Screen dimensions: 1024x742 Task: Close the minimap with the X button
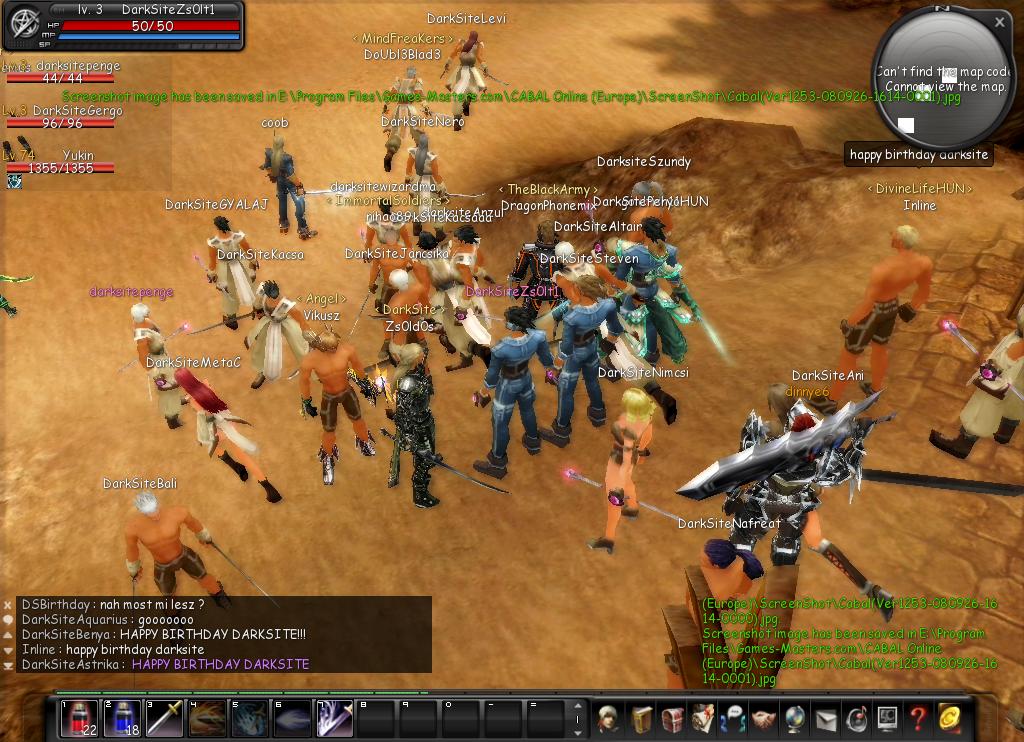[999, 21]
